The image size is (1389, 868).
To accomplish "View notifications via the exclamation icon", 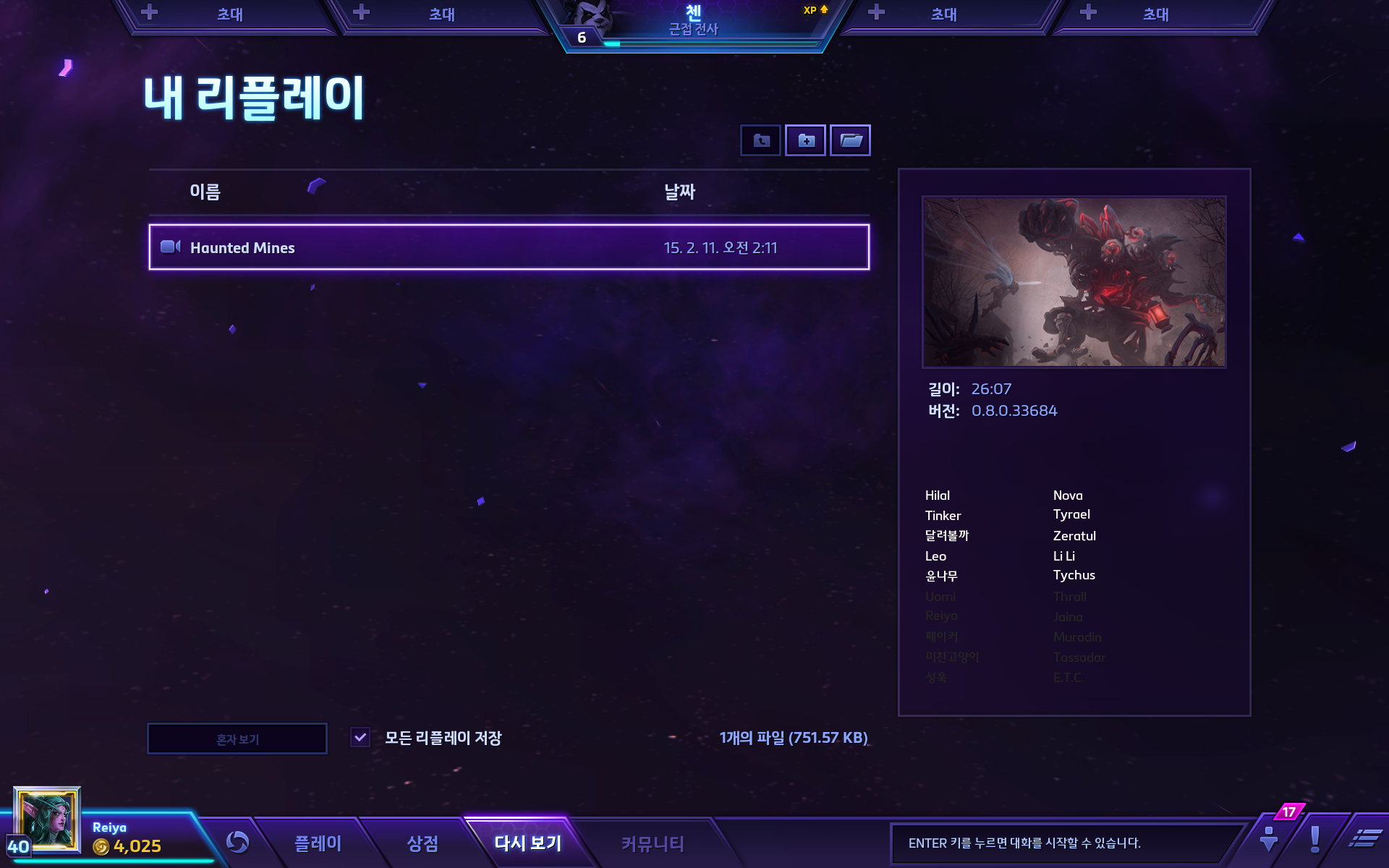I will coord(1315,841).
